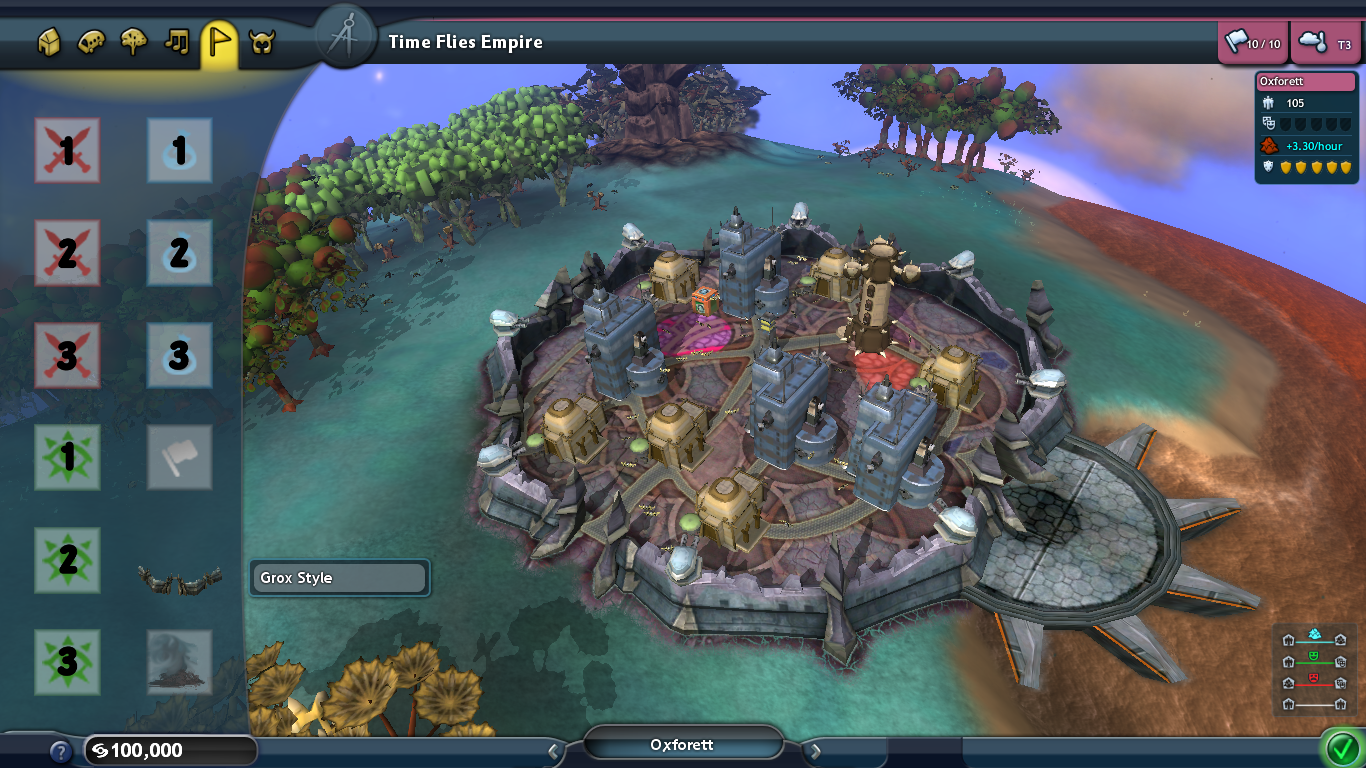Viewport: 1366px width, 768px height.
Task: Open the Decorations tree icon
Action: point(133,43)
